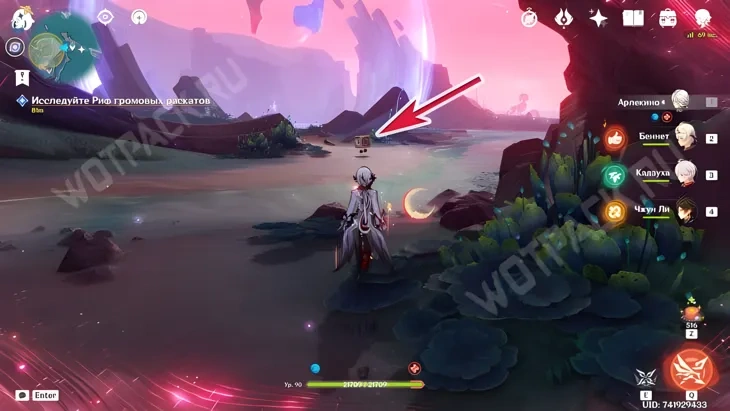Open the Wish star icon
730x411 pixels.
click(x=599, y=17)
